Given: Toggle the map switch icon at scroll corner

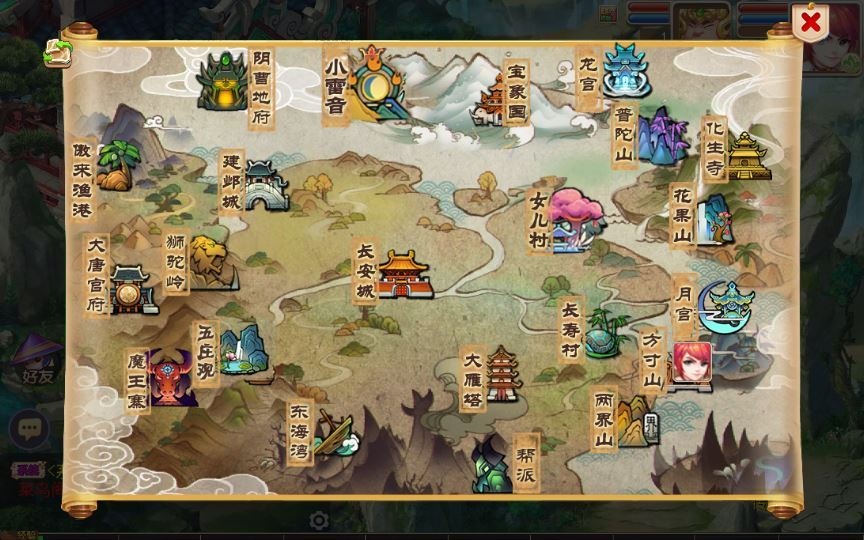Looking at the screenshot, I should point(55,54).
